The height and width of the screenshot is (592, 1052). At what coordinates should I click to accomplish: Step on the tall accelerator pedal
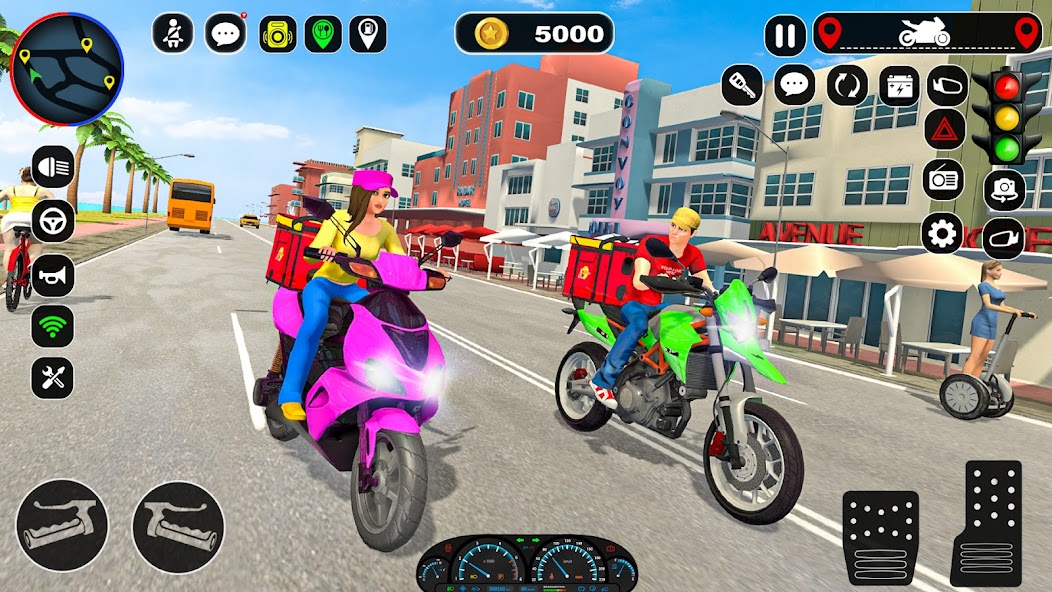(x=987, y=522)
